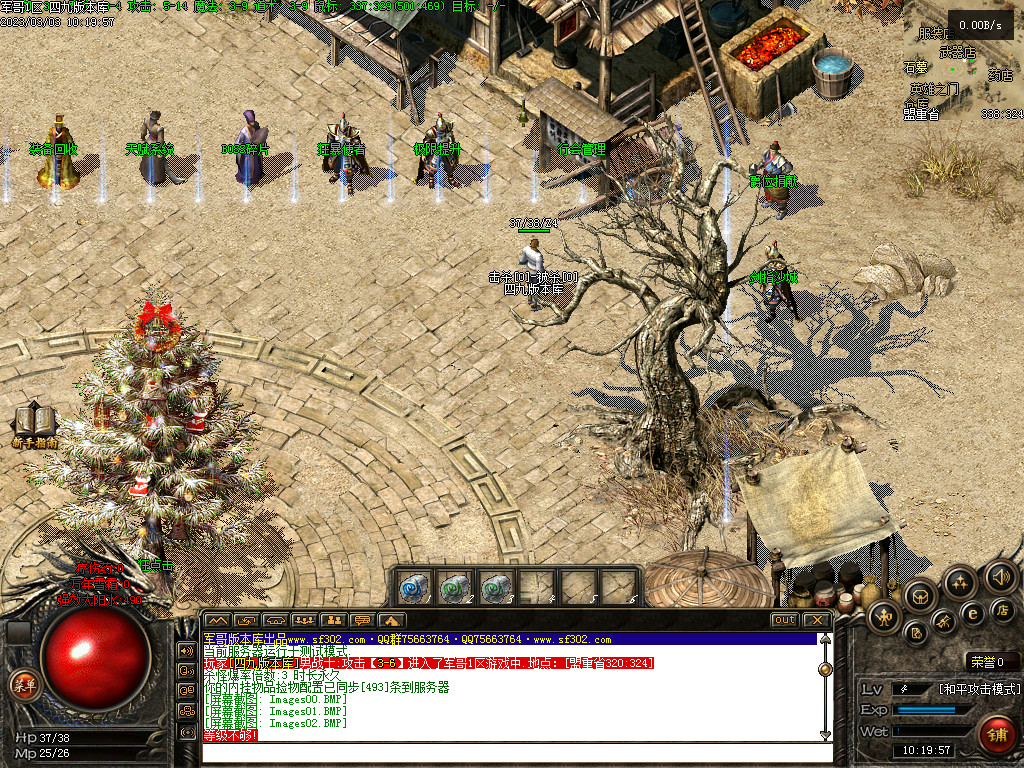Use the green scroll in hotbar slot 3
The width and height of the screenshot is (1024, 768).
pyautogui.click(x=496, y=586)
